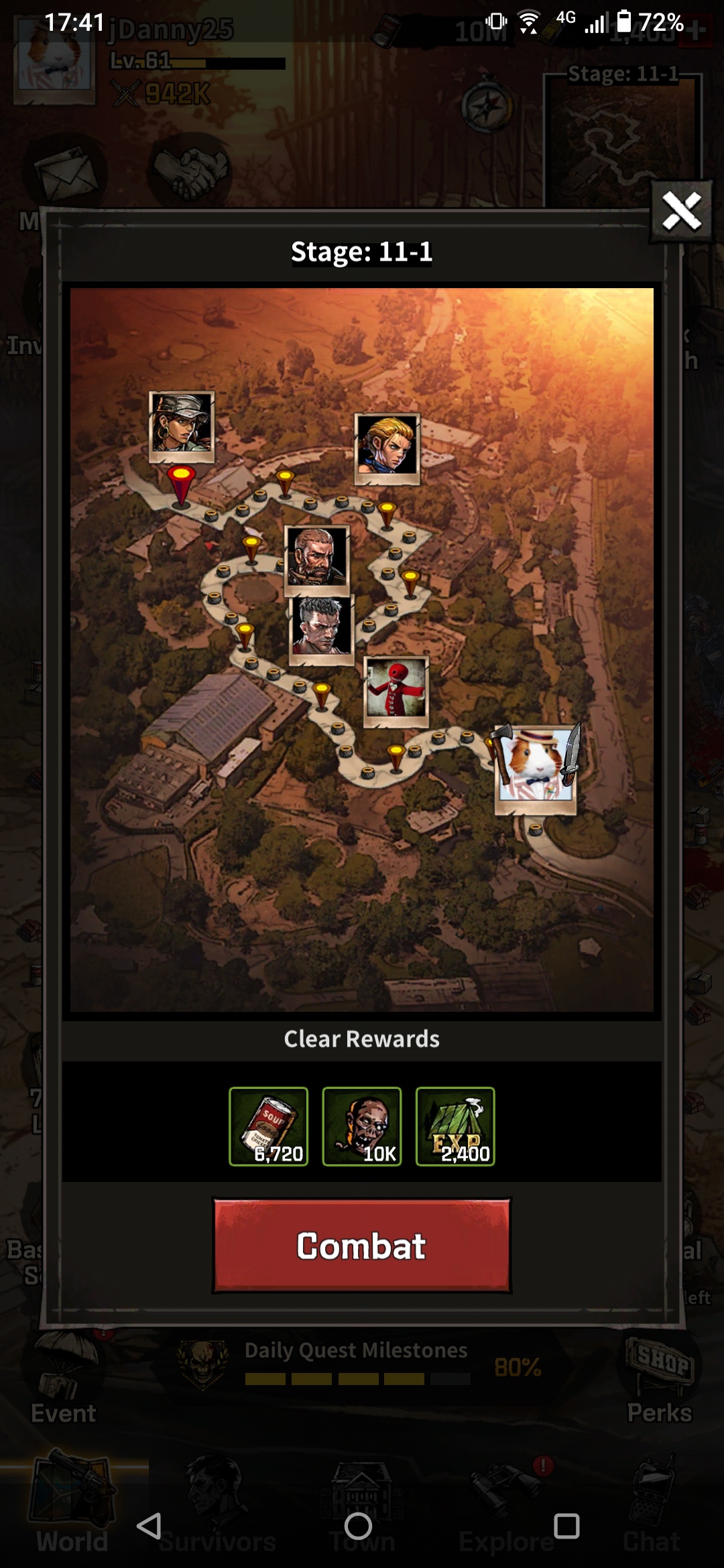The height and width of the screenshot is (1568, 724).
Task: Tap the guinea pig player avatar on map
Action: click(536, 767)
